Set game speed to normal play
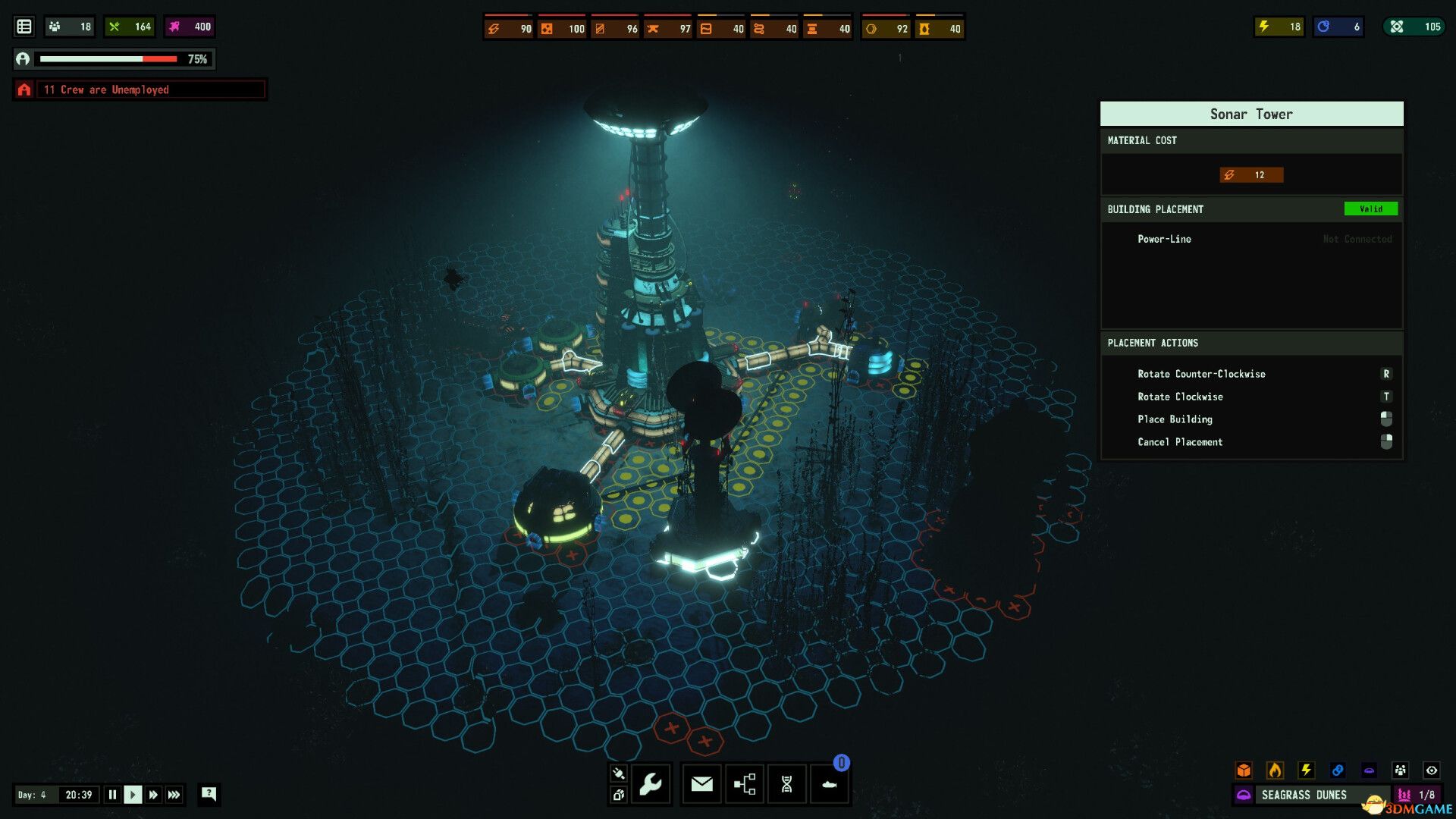Viewport: 1456px width, 819px height. click(133, 795)
